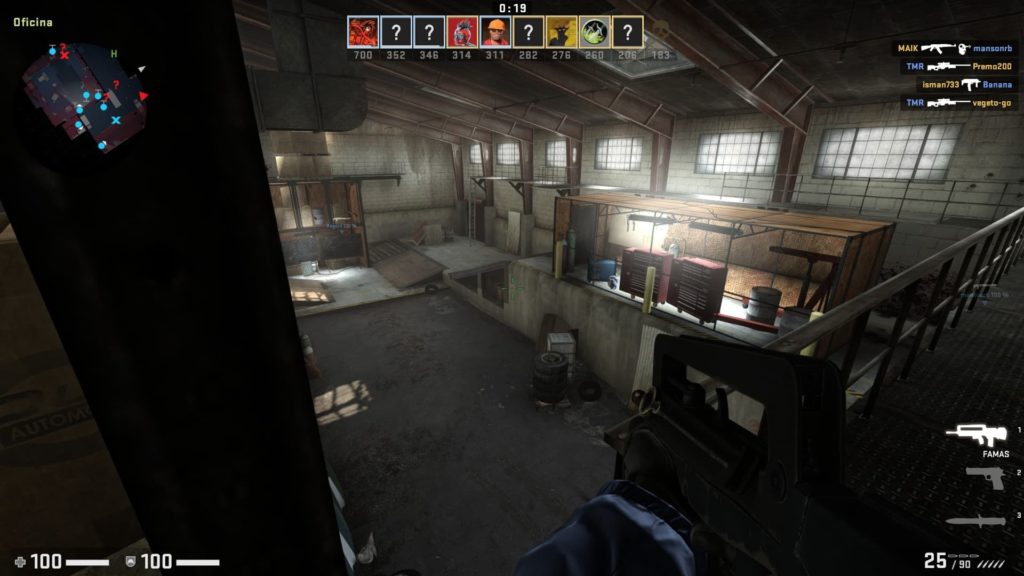Select the isman733 killed Banana feed entry
The width and height of the screenshot is (1024, 576).
tap(954, 84)
